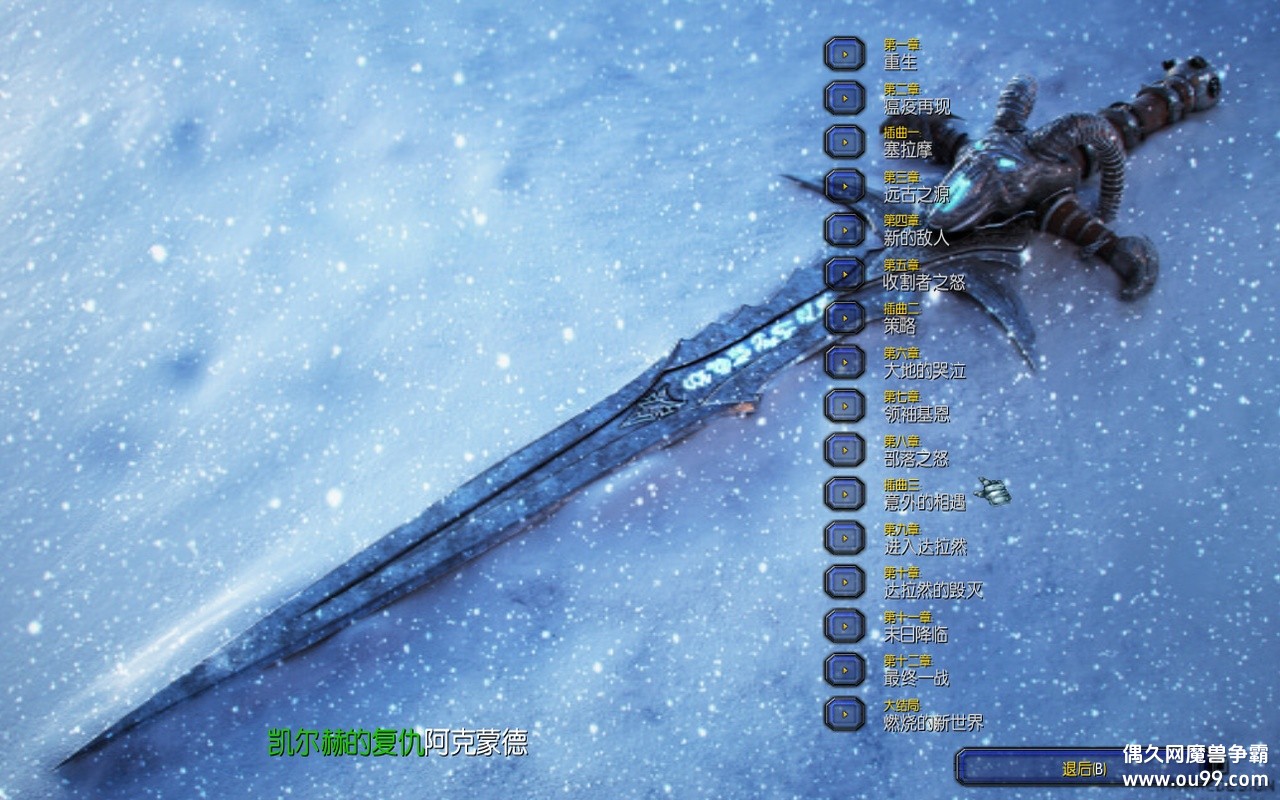
Task: Launch chapter eight 部落之怒
Action: 845,449
